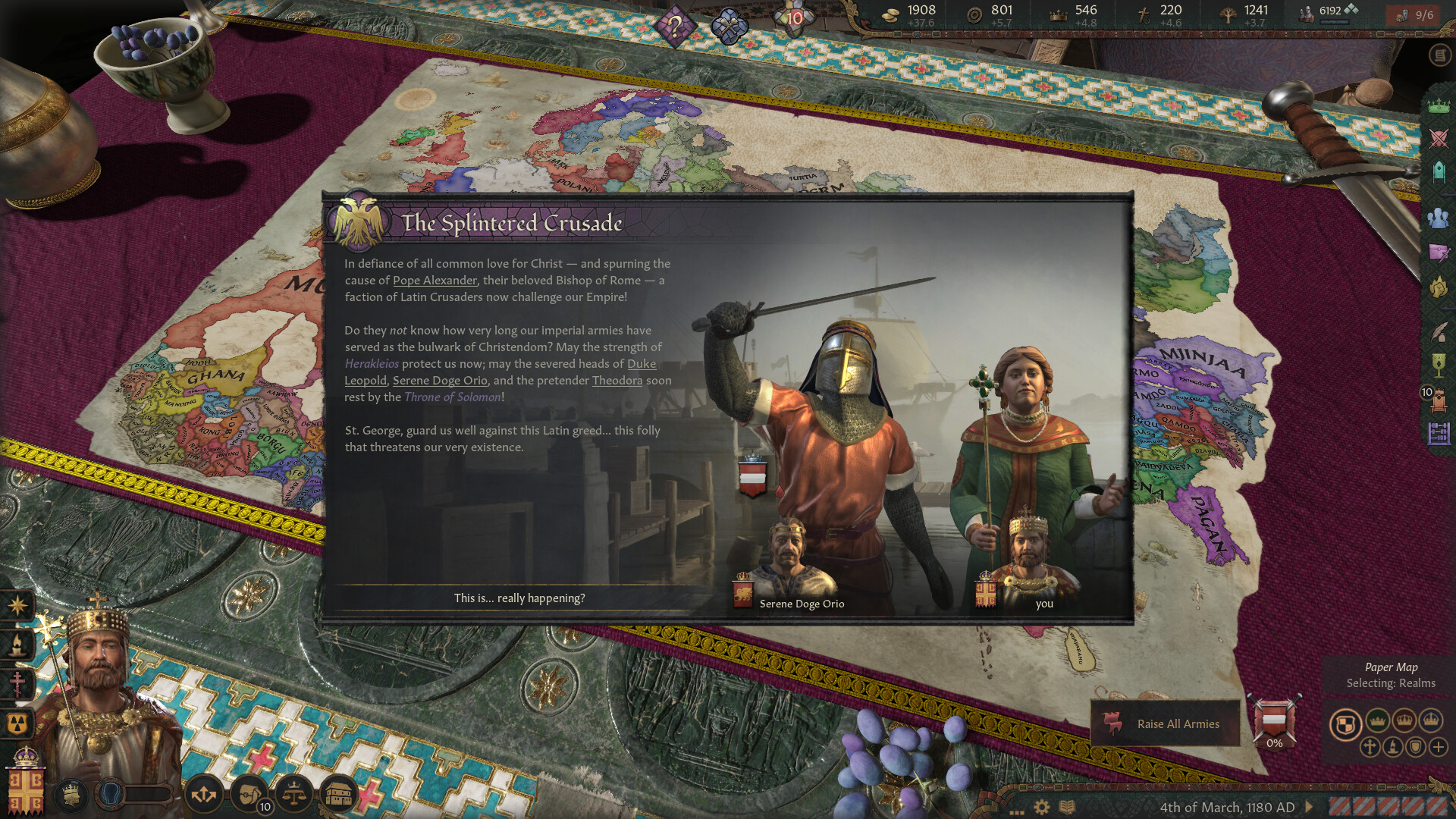Open Military view with the crossed swords sidebar icon
The height and width of the screenshot is (819, 1456).
(1437, 138)
